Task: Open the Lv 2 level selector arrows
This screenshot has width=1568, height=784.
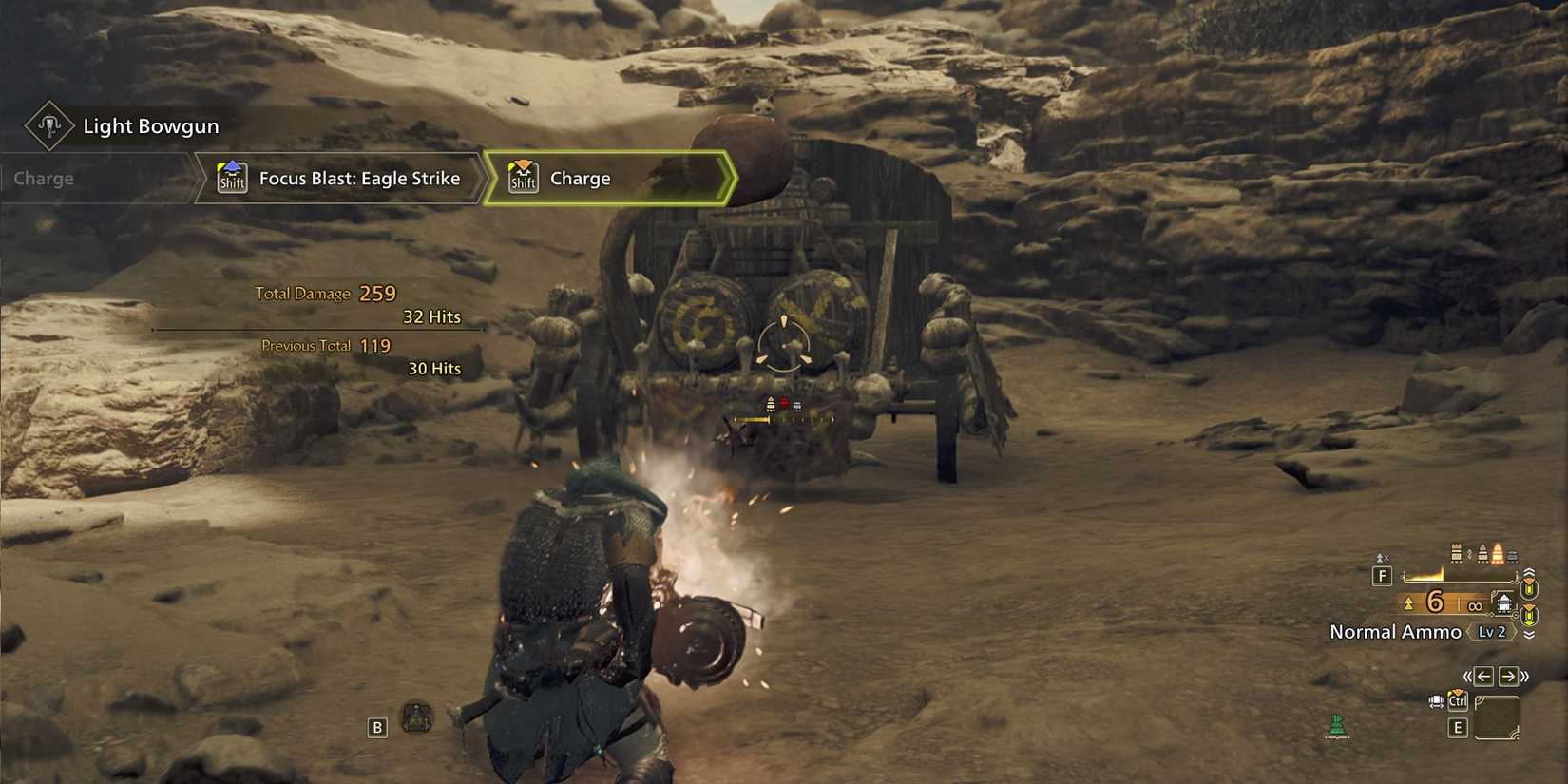Action: pyautogui.click(x=1490, y=632)
